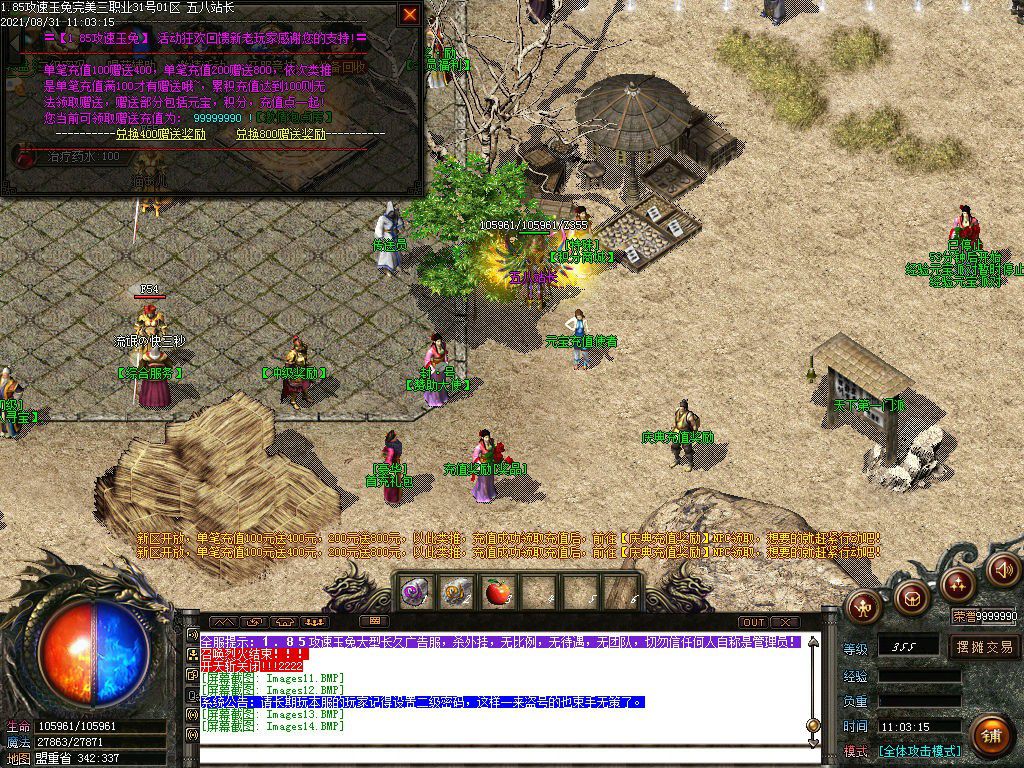Click the mountain icon button above chat
Image resolution: width=1024 pixels, height=768 pixels.
[x=222, y=622]
